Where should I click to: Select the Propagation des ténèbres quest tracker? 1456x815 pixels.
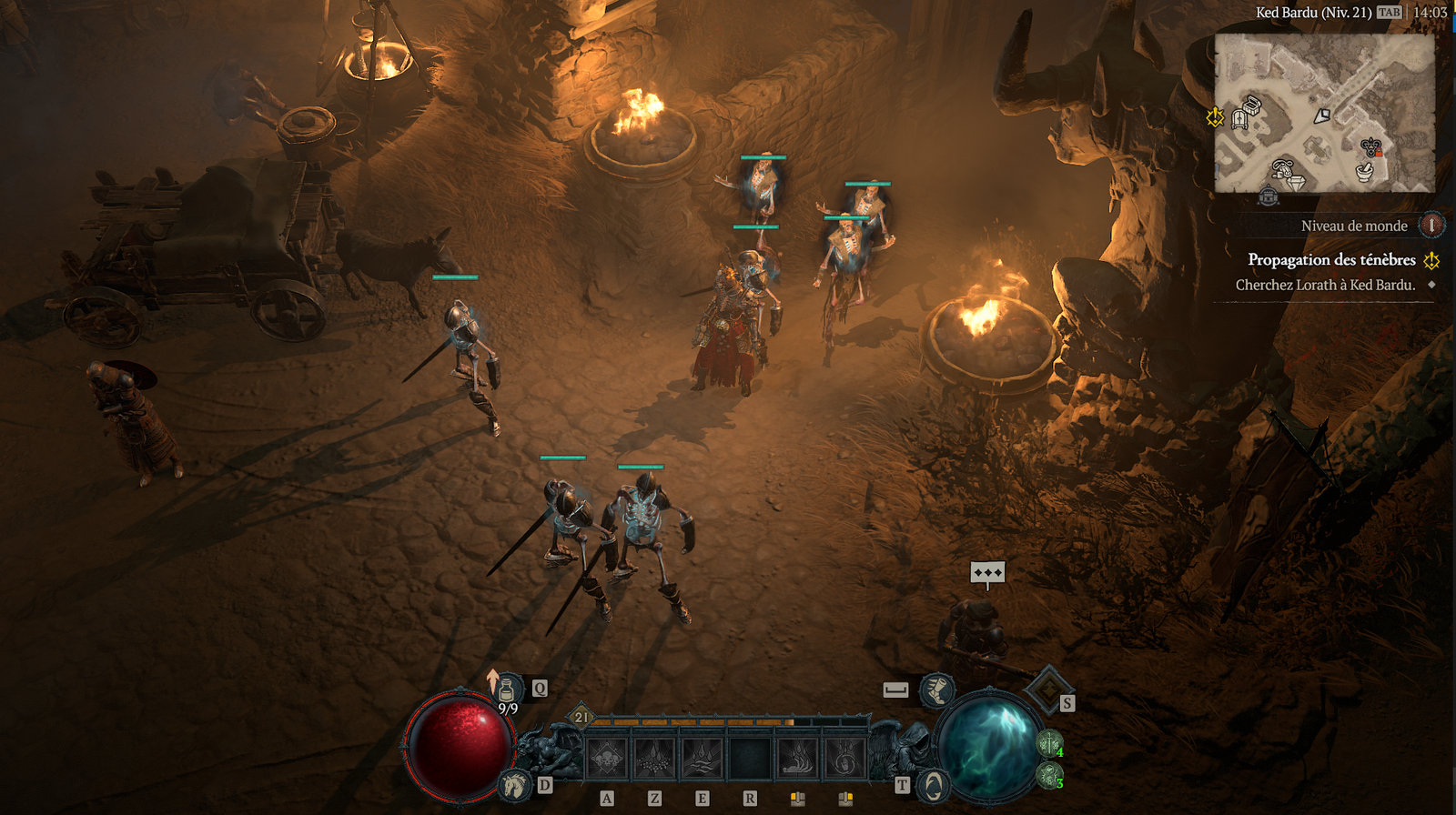(1331, 260)
